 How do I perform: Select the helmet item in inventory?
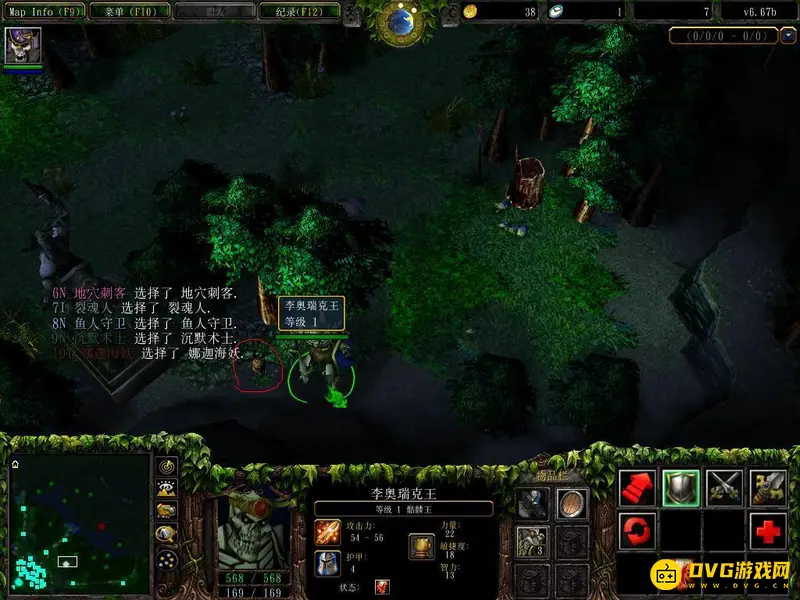(x=533, y=503)
